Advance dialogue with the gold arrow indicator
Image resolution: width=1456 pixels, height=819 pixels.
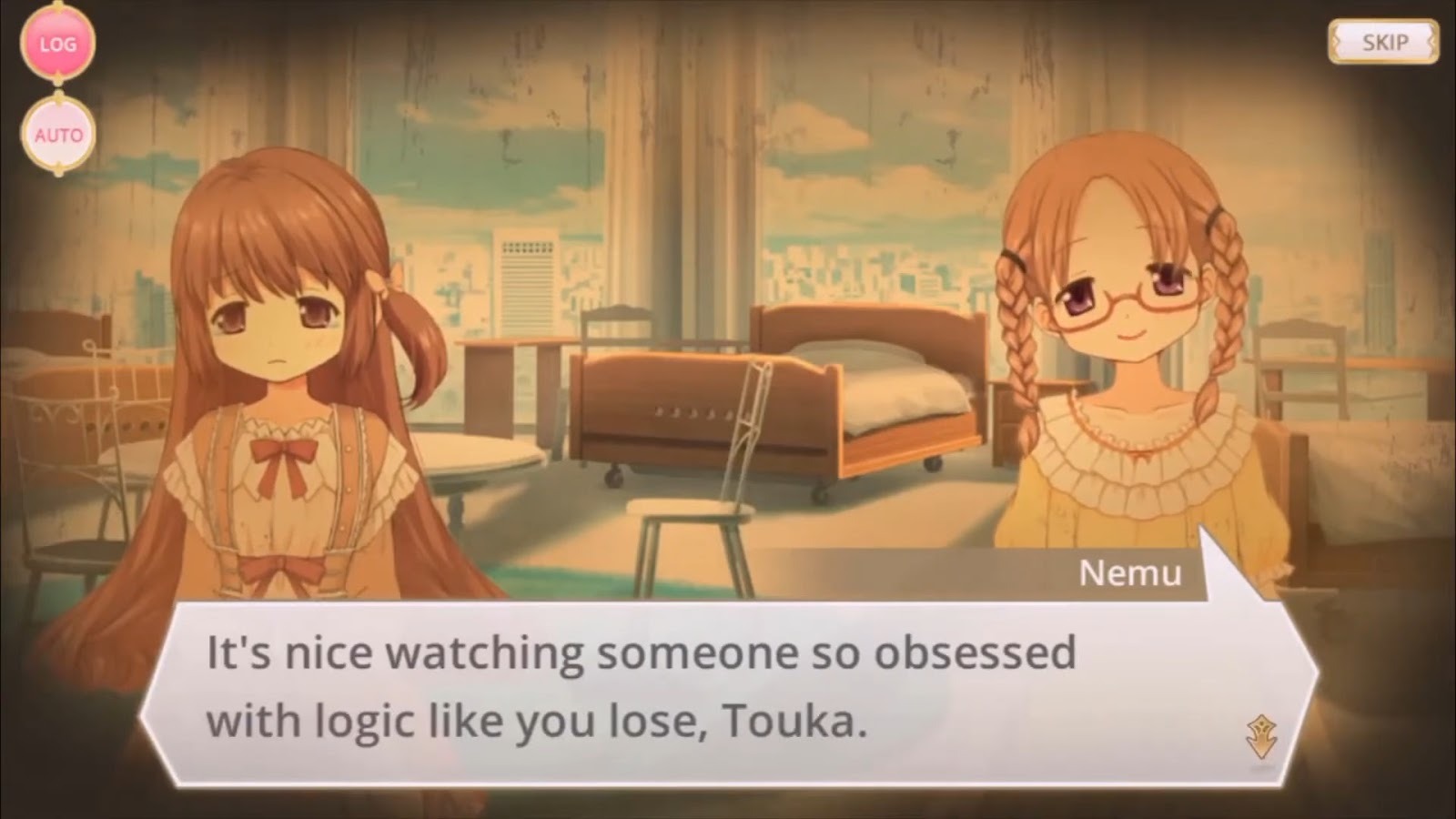(1262, 736)
